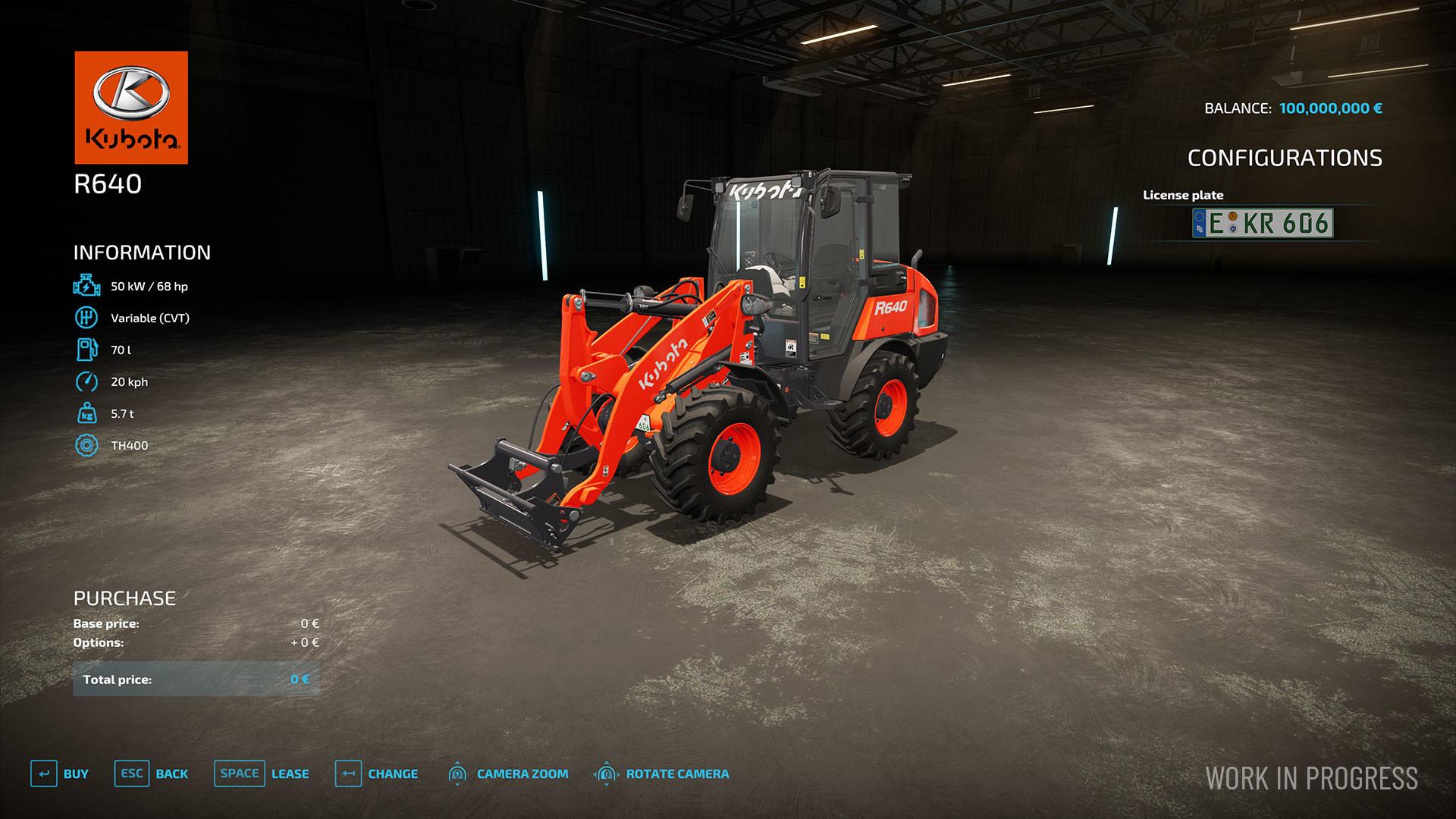Screen dimensions: 1456x819
Task: Click the Camera Zoom icon
Action: (459, 774)
